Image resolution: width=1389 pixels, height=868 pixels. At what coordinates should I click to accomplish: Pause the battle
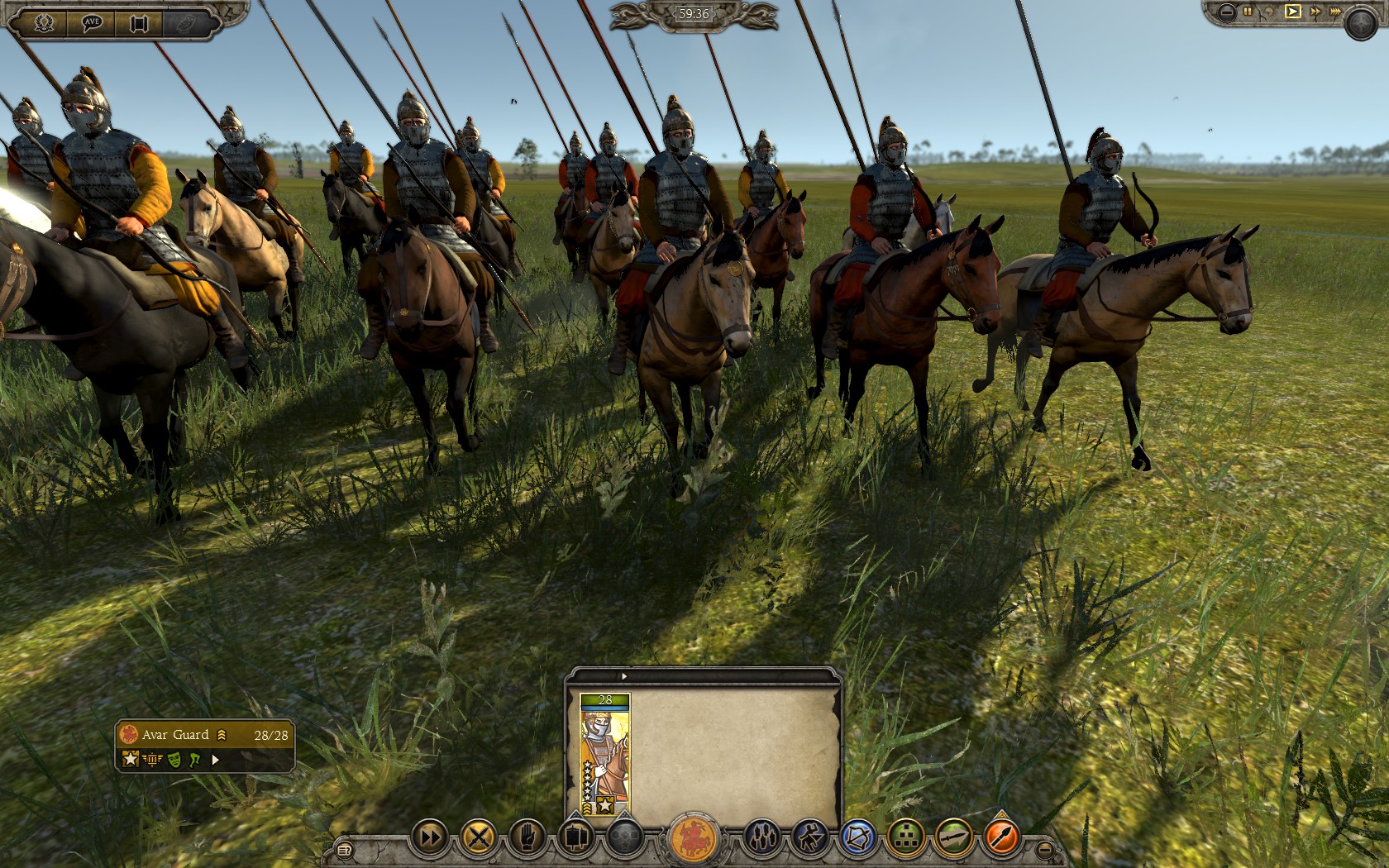[1248, 12]
